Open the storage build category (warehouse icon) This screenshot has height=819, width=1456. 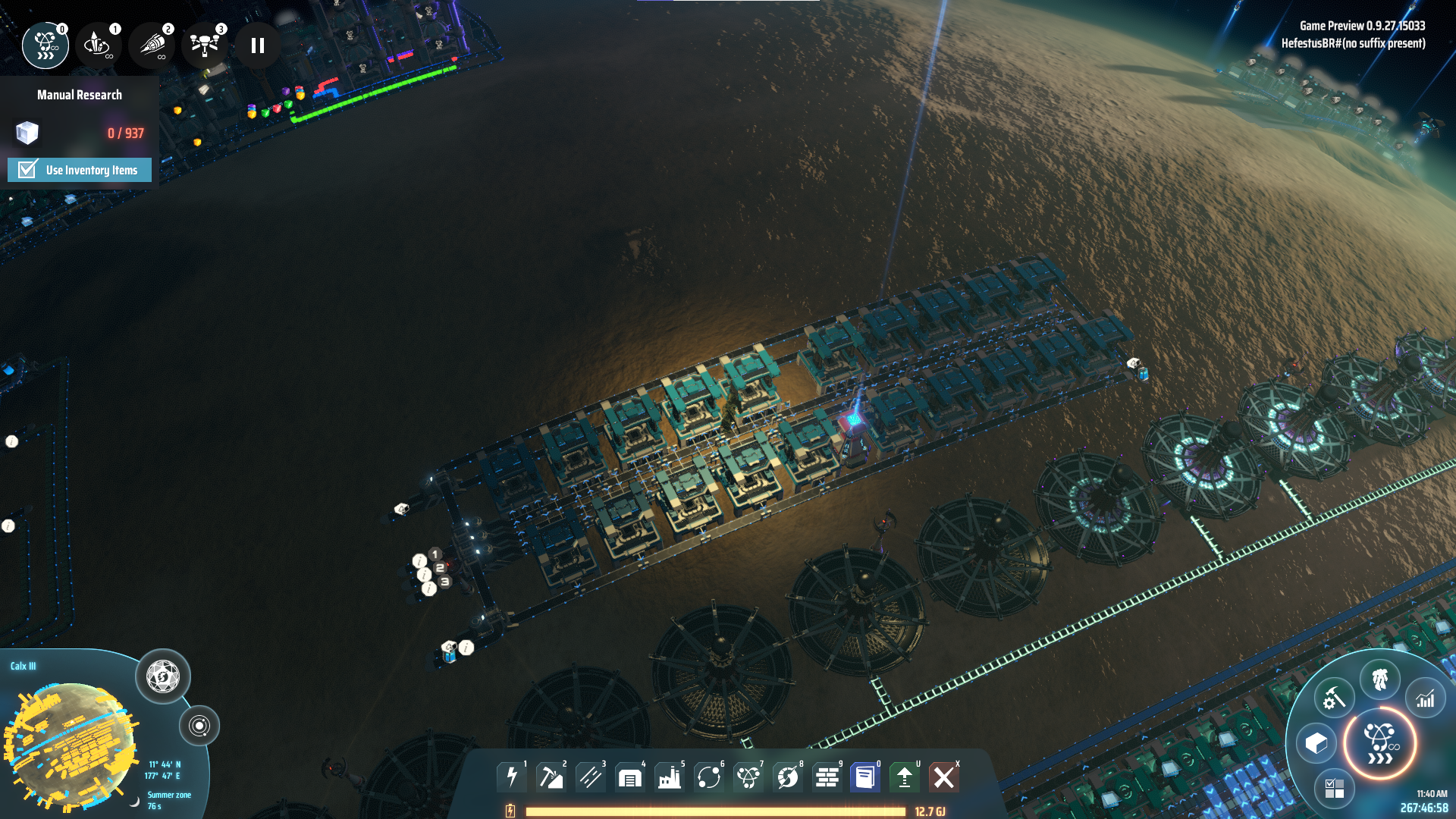[630, 777]
